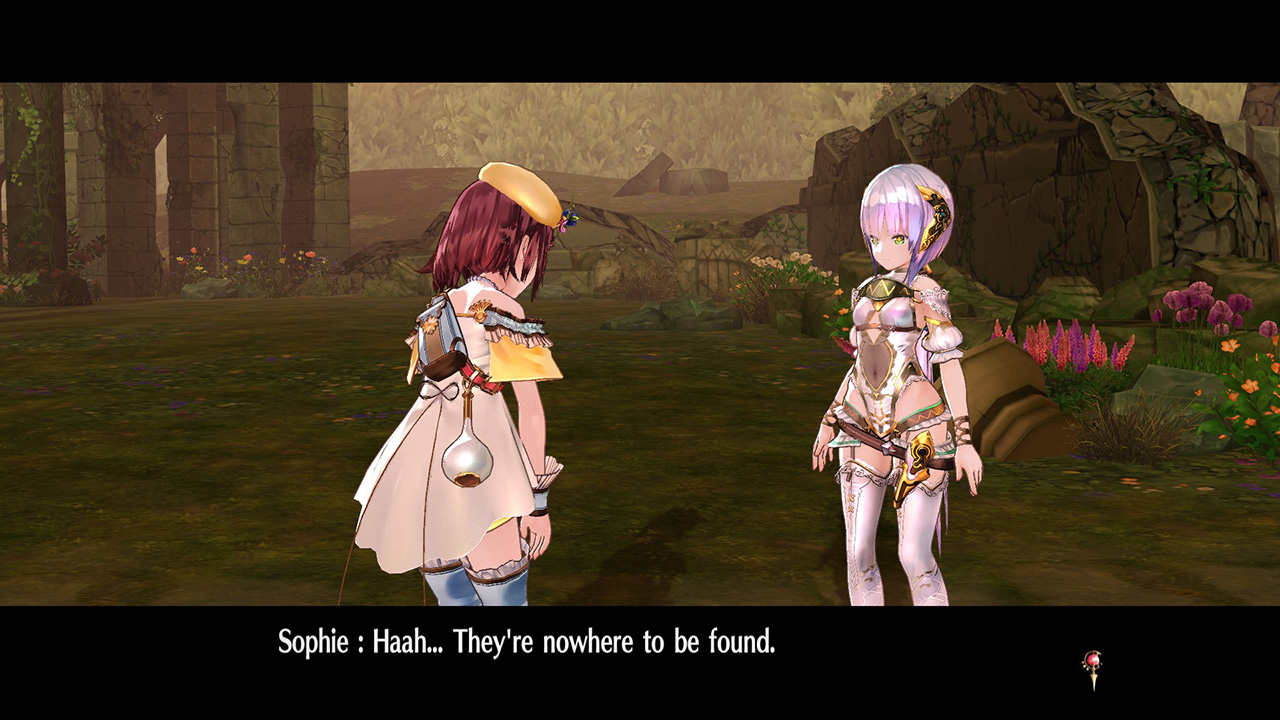Screen dimensions: 1280x720
Task: Click the red gem dialogue advance icon
Action: pyautogui.click(x=1092, y=666)
